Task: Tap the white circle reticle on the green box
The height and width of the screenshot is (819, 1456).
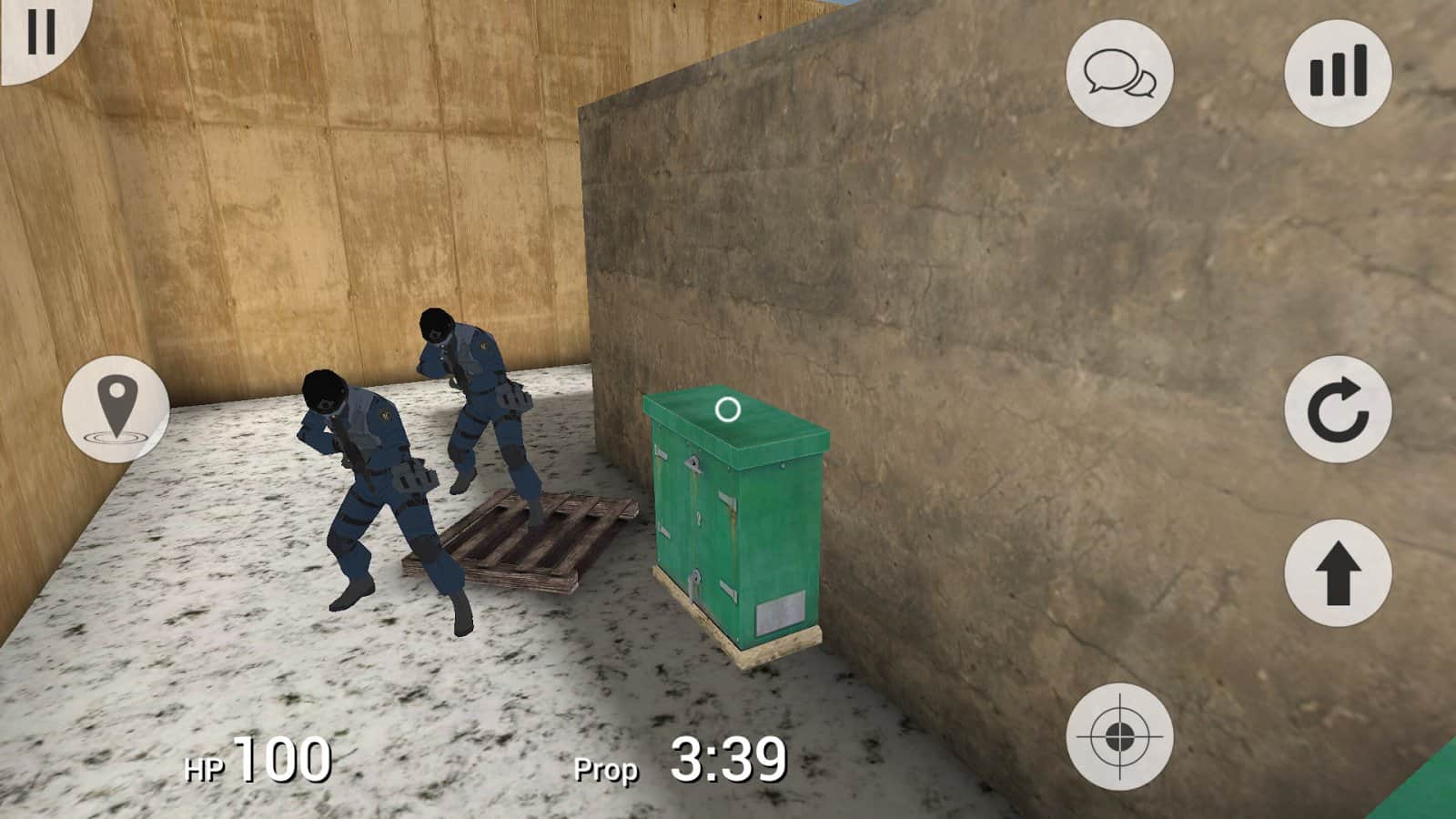Action: 727,409
